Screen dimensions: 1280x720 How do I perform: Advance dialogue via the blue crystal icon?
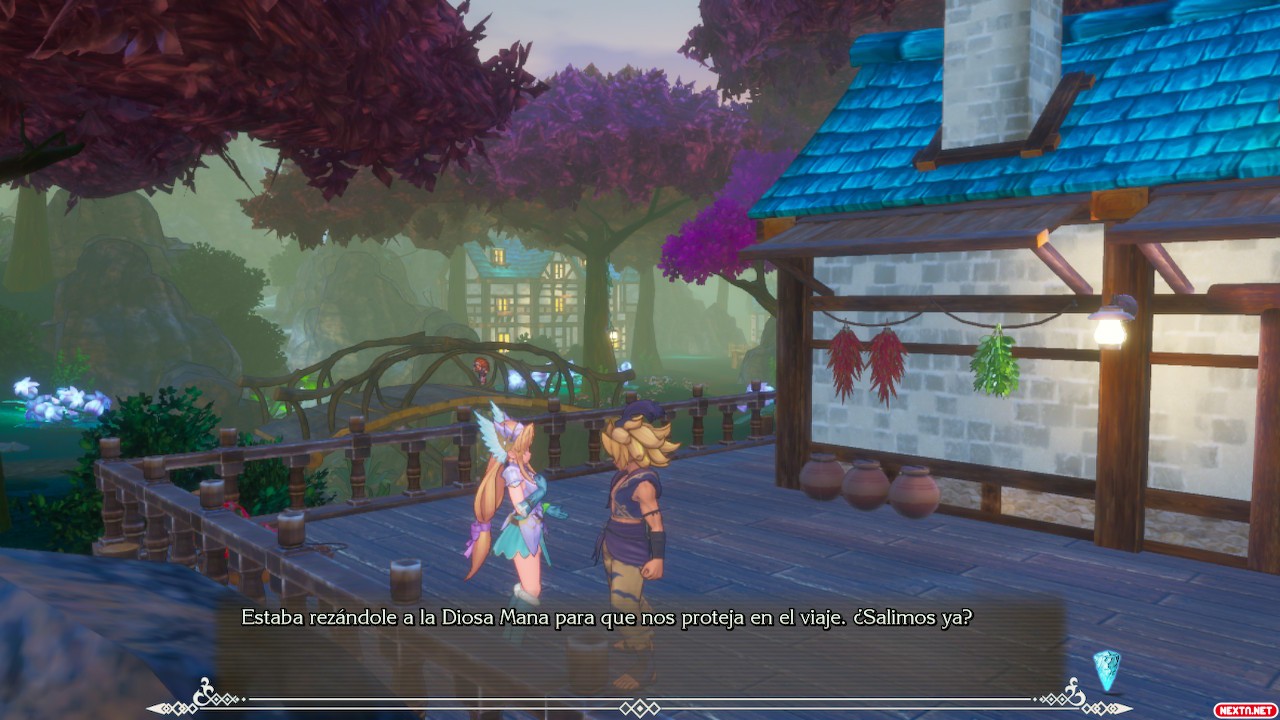pyautogui.click(x=1106, y=669)
